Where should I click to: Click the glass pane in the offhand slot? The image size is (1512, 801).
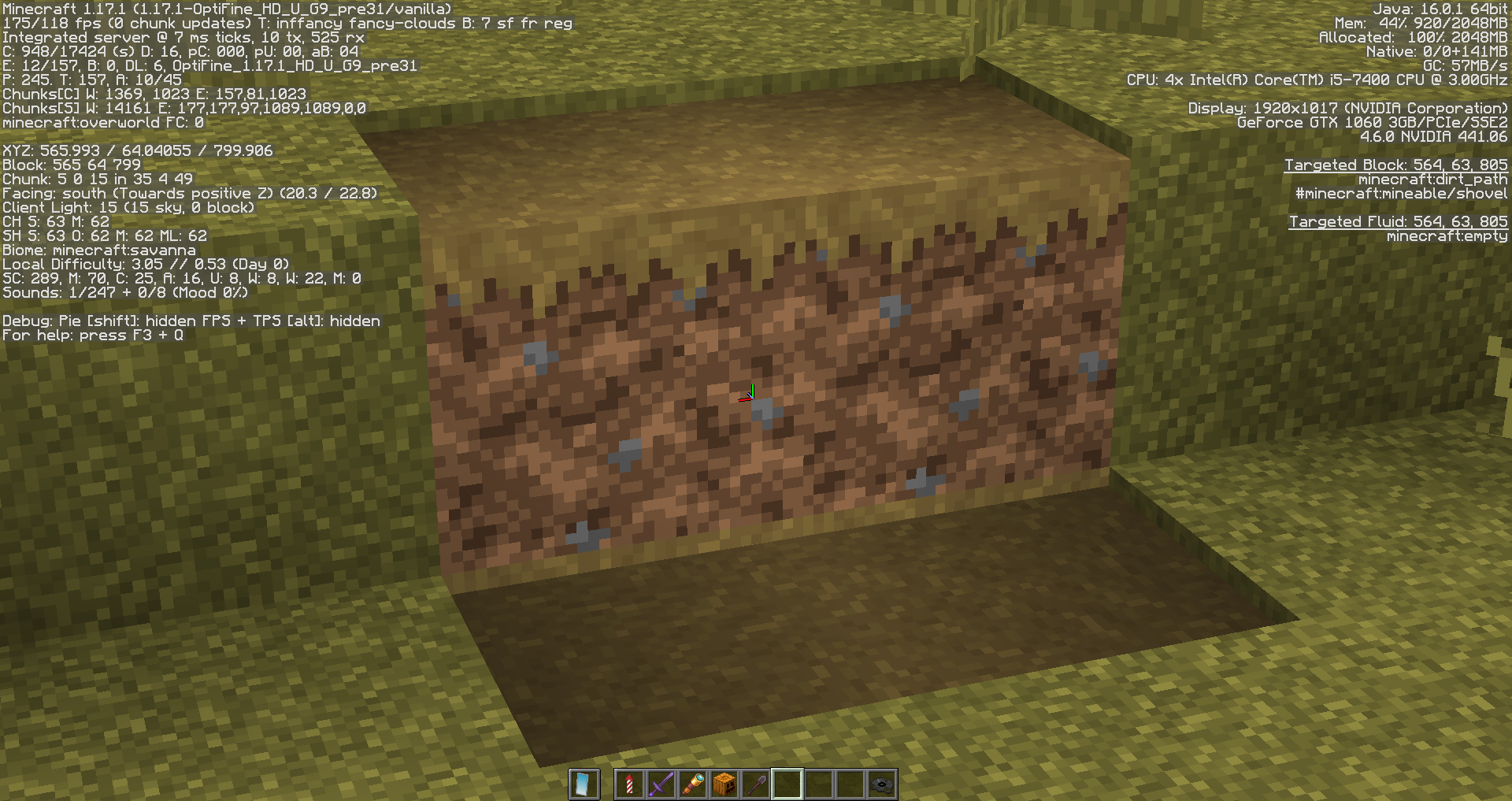click(x=584, y=782)
